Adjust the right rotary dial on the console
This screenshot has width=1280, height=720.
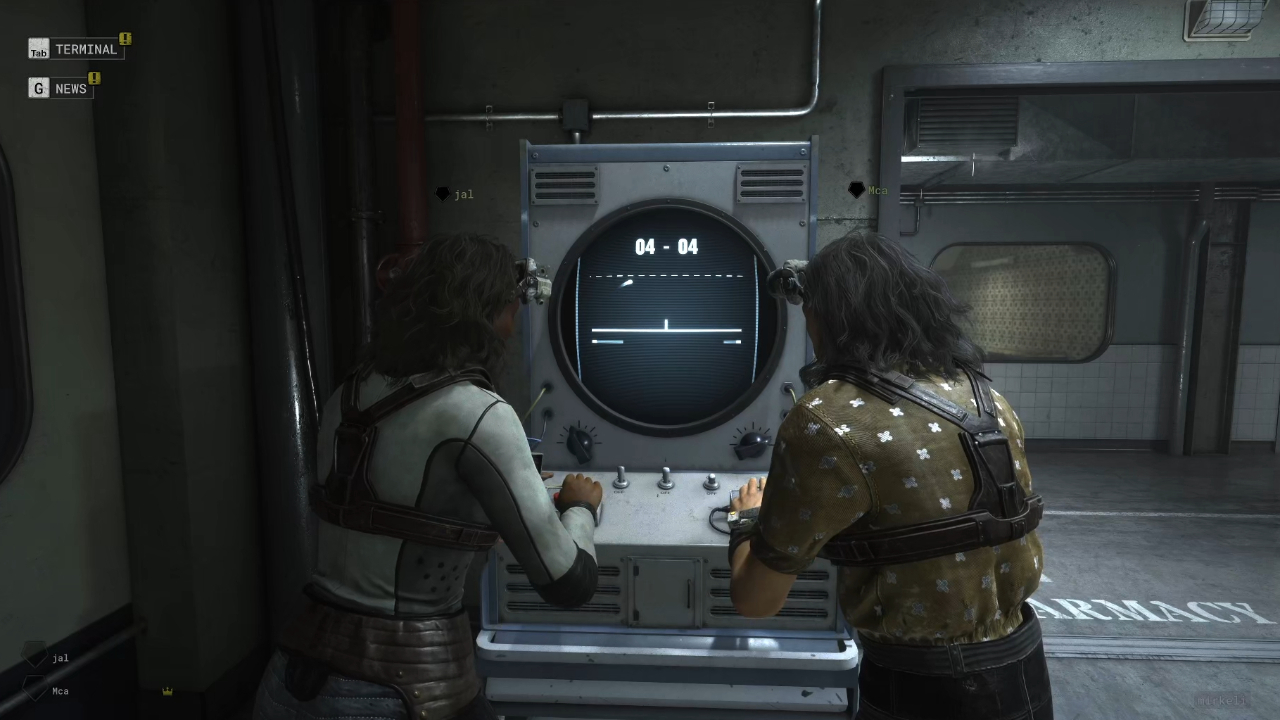(x=753, y=441)
